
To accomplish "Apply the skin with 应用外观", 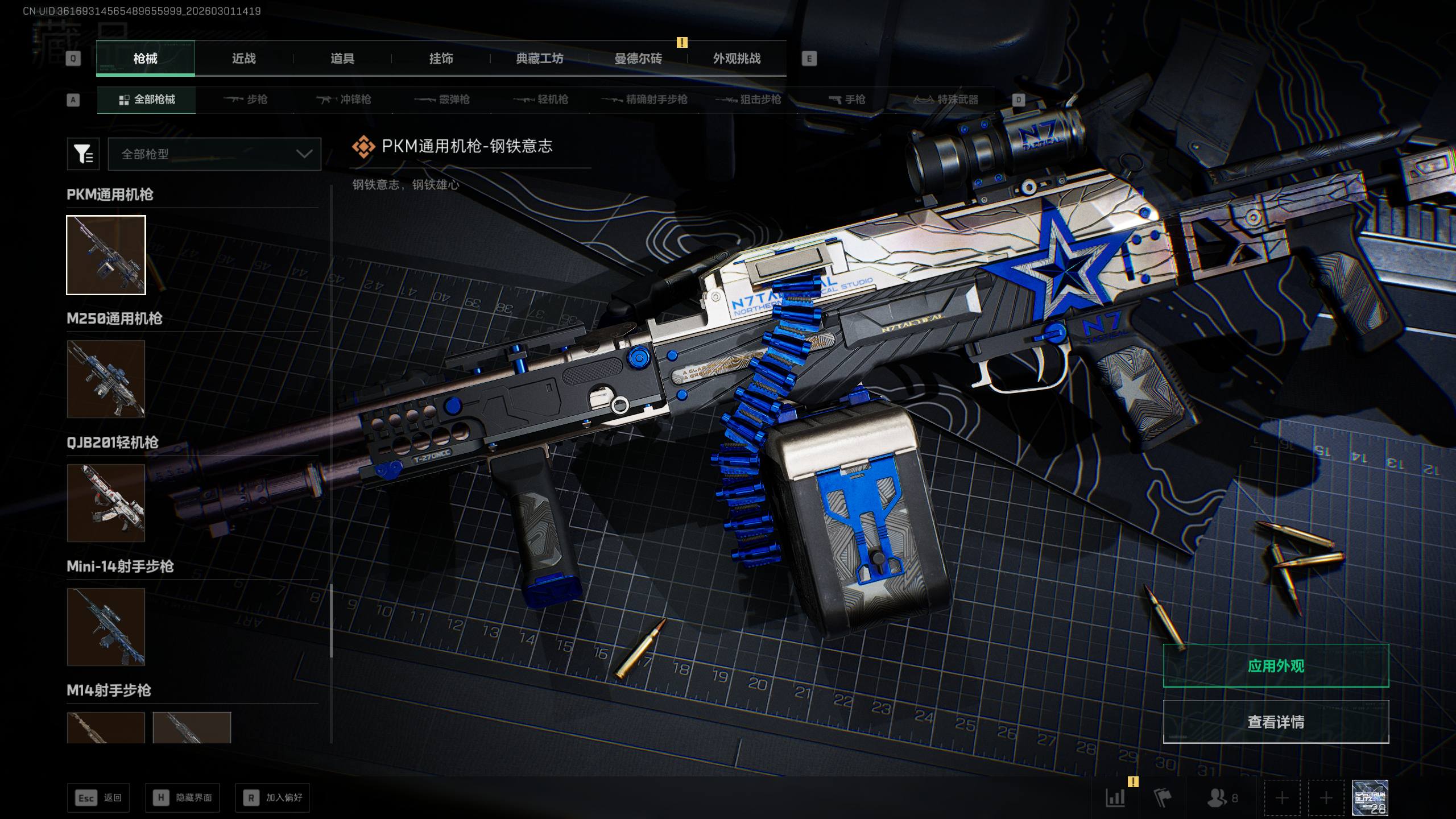I will tap(1276, 666).
